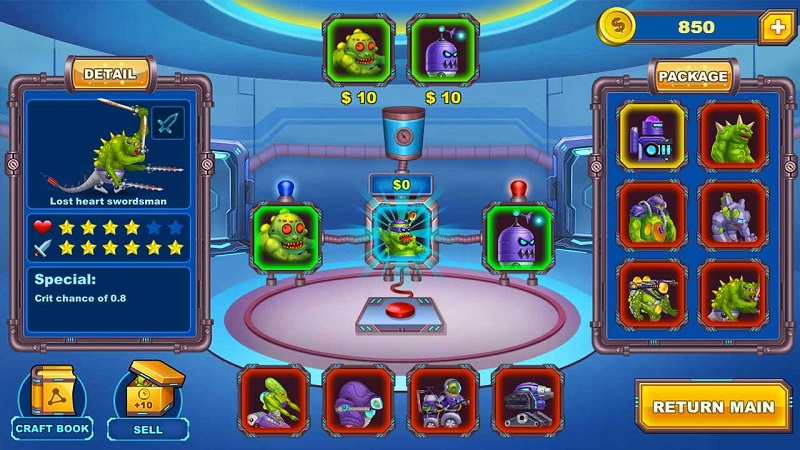
Task: Choose the green monster with back-mounted gun
Action: (x=651, y=294)
